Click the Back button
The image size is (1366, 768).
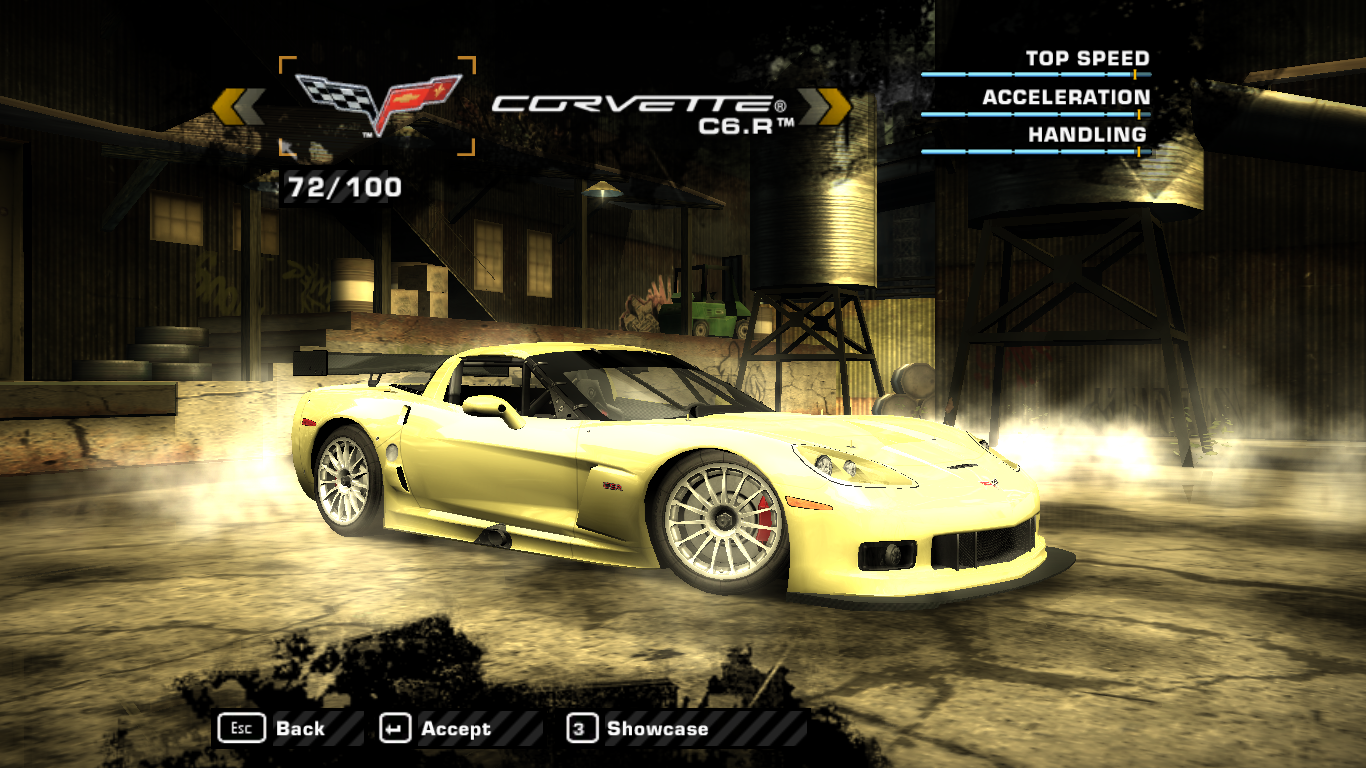pos(273,729)
